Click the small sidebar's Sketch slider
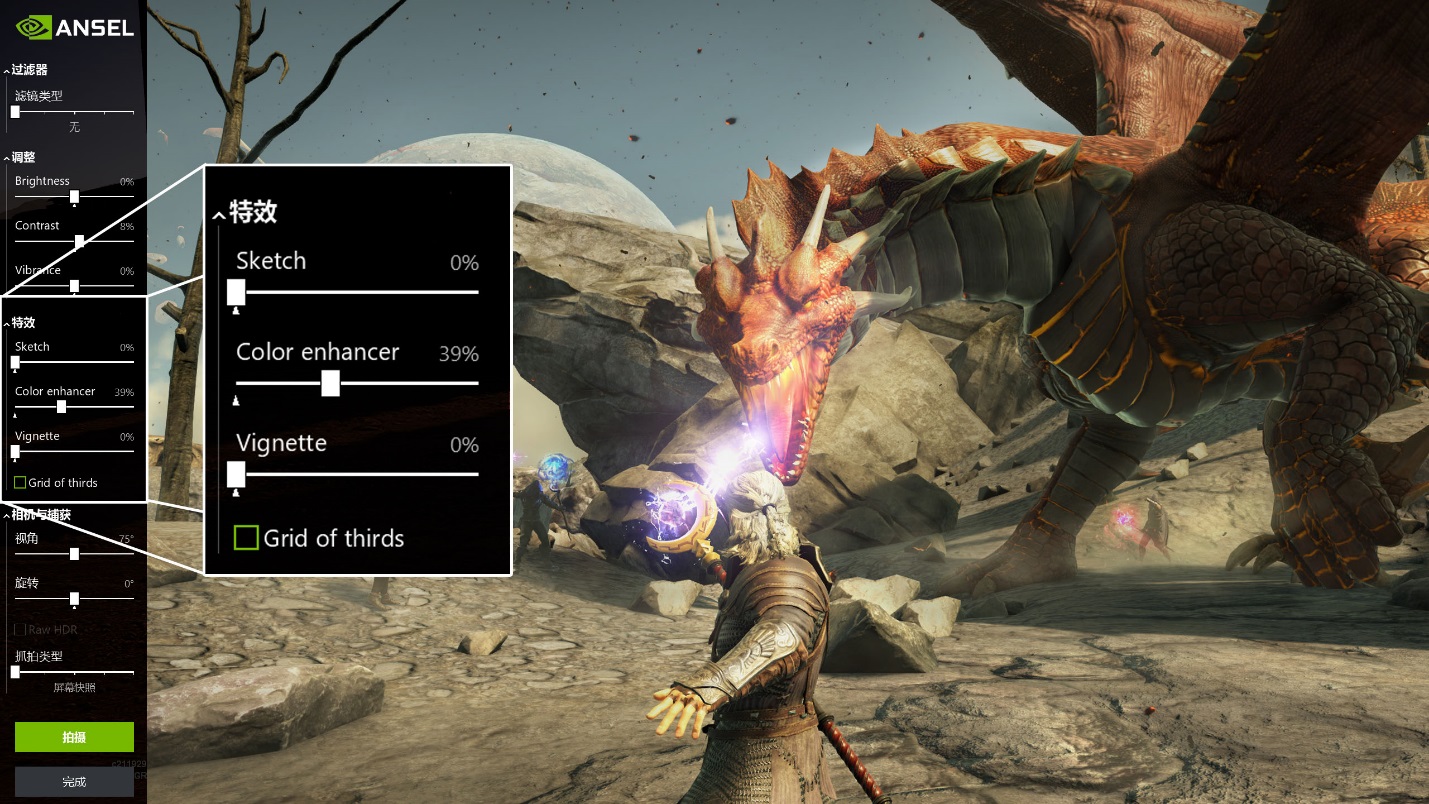Viewport: 1429px width, 804px height. pos(15,362)
